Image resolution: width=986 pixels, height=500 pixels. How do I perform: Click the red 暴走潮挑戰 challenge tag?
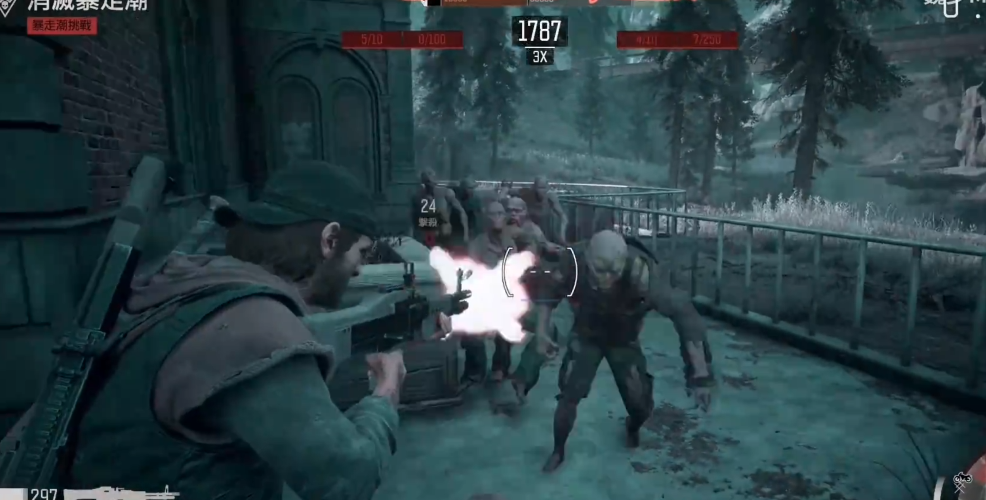[x=63, y=25]
